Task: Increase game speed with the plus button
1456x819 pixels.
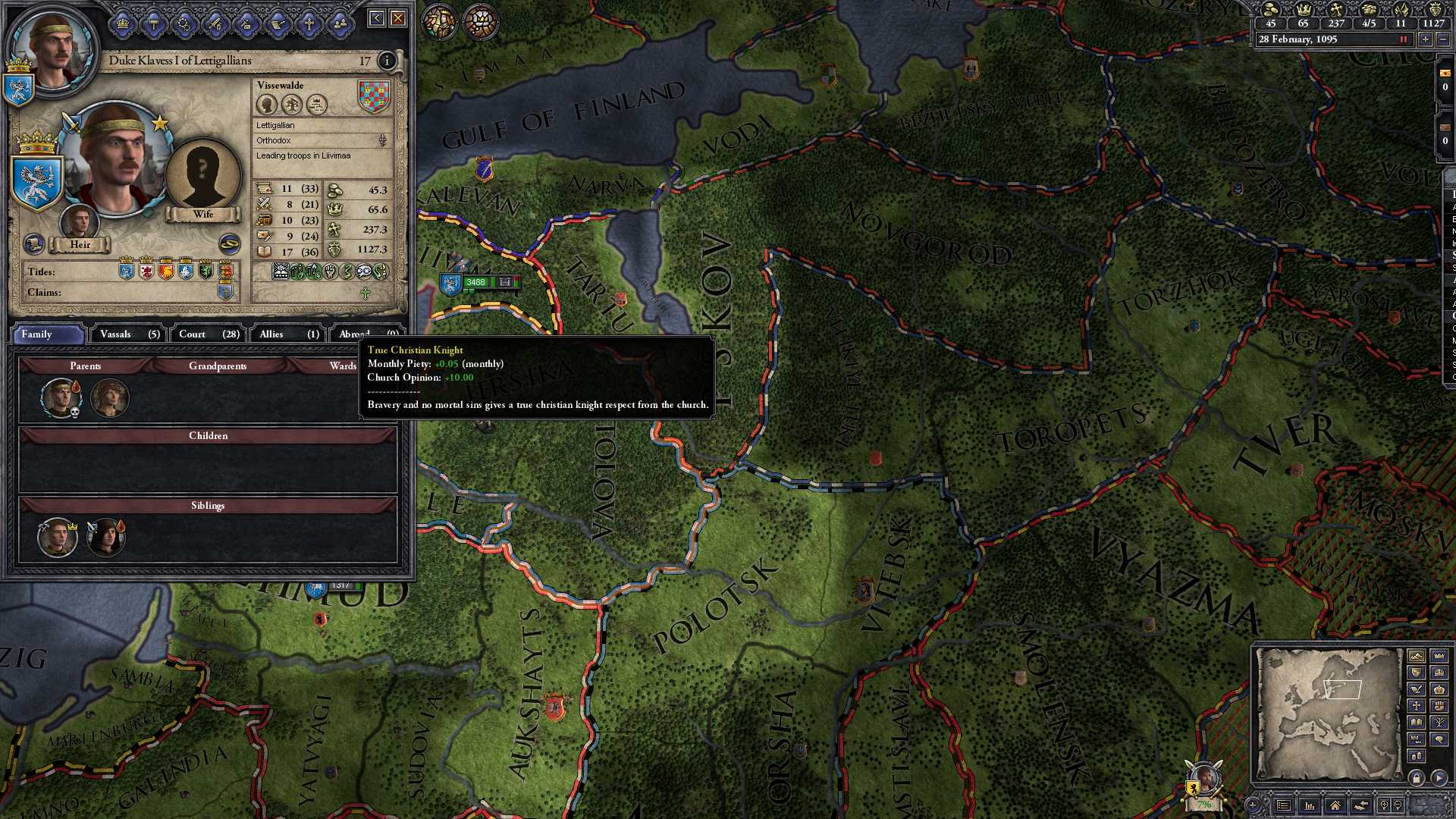Action: coord(1426,39)
